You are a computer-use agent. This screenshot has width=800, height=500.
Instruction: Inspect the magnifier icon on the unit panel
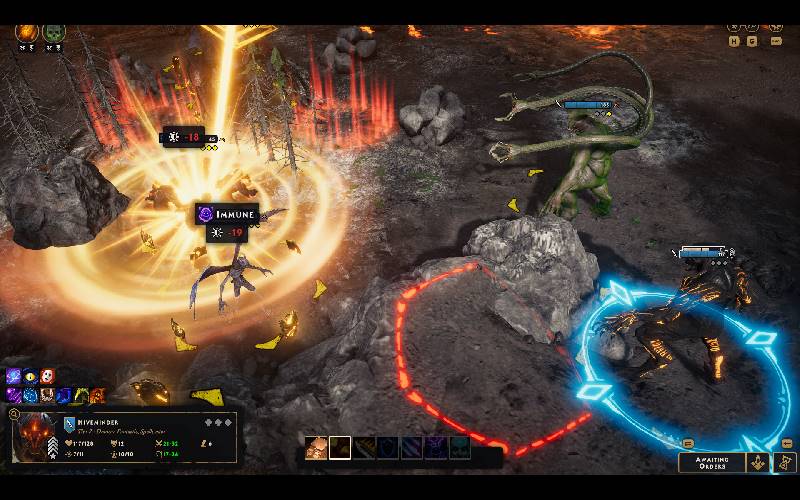click(14, 413)
